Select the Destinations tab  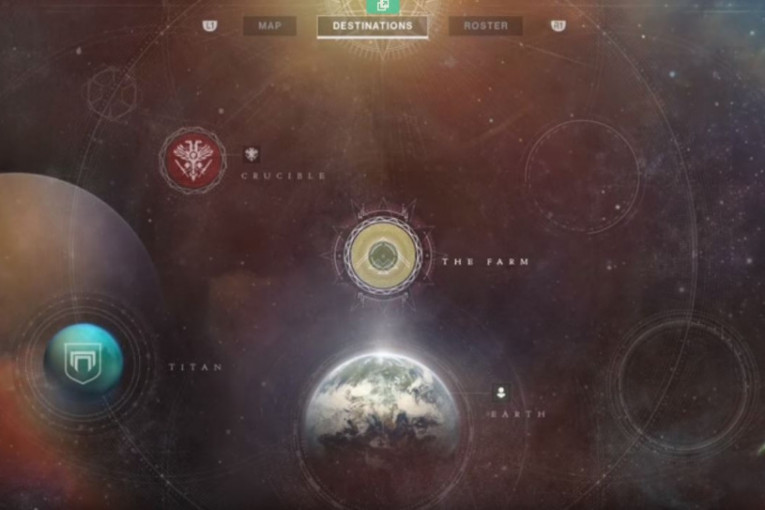[x=372, y=26]
